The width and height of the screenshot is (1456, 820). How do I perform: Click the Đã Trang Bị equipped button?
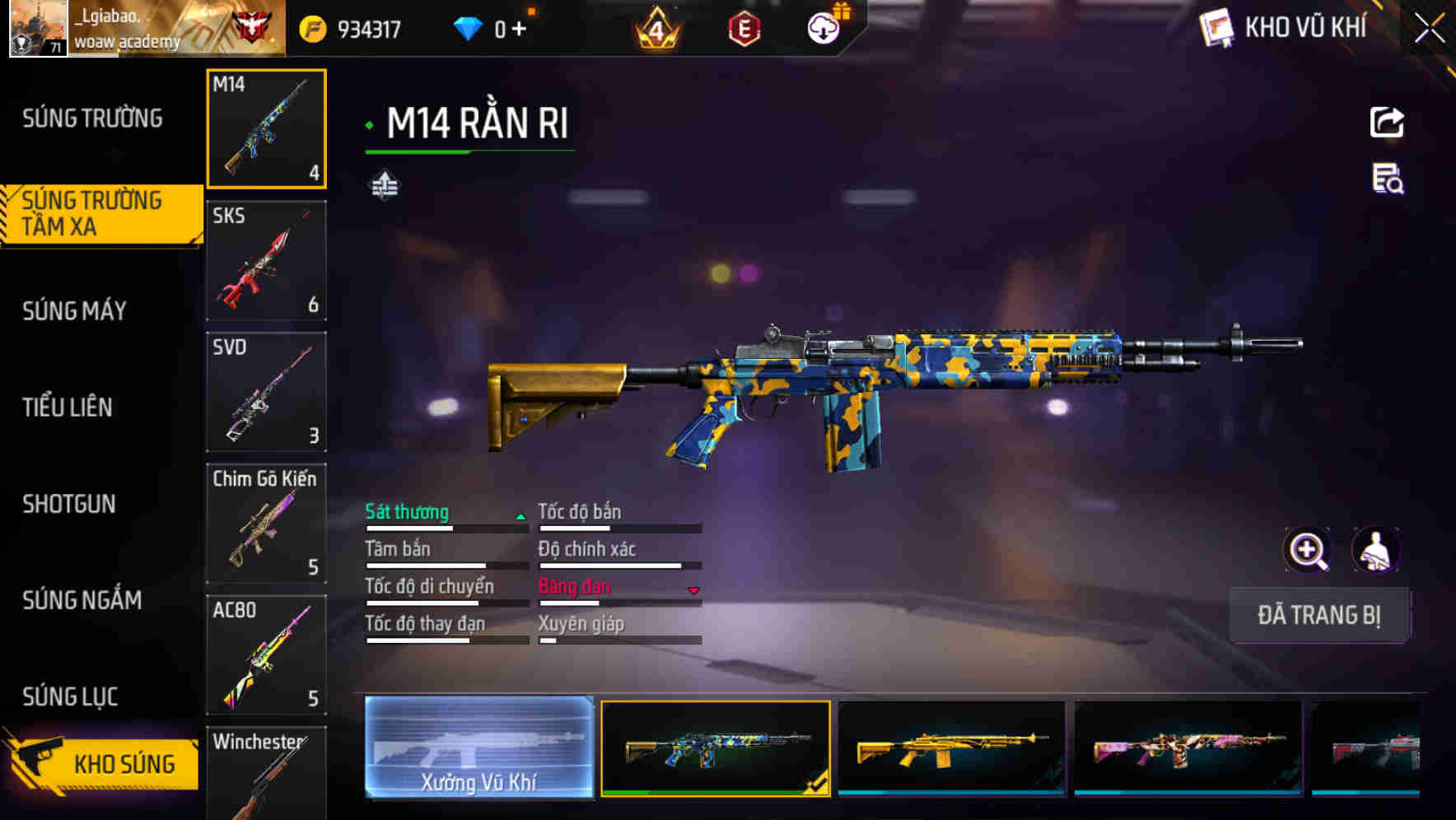(1319, 615)
